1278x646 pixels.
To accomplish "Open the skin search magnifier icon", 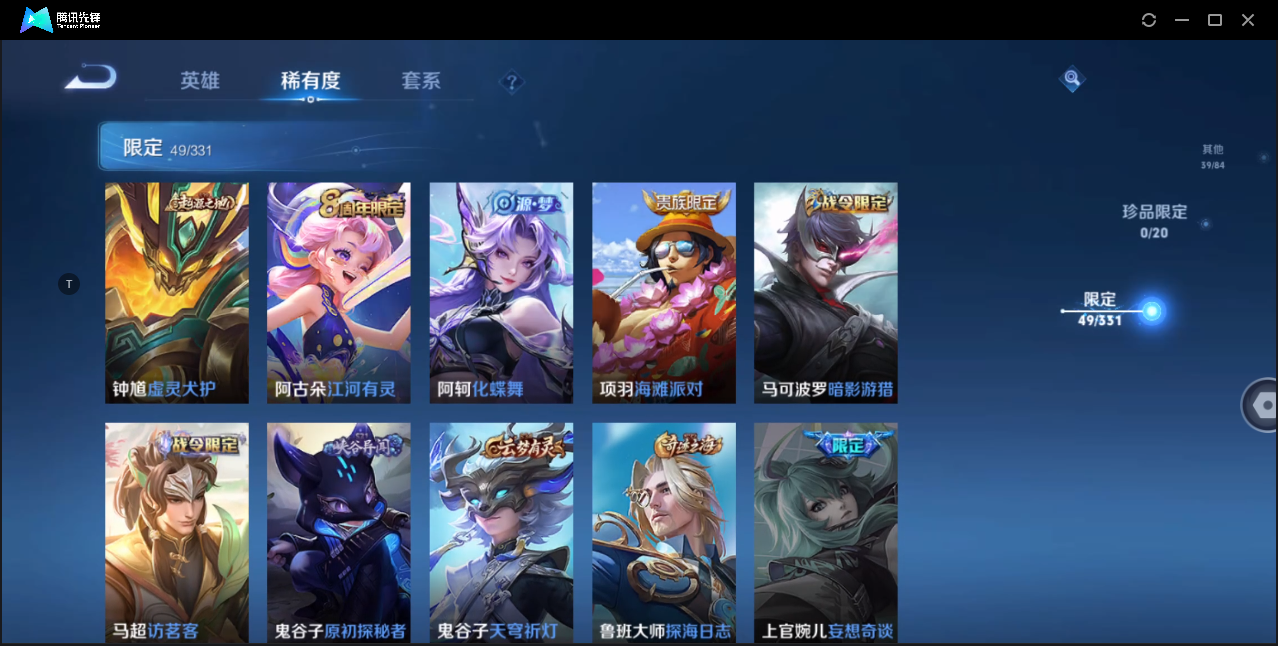I will tap(1072, 78).
